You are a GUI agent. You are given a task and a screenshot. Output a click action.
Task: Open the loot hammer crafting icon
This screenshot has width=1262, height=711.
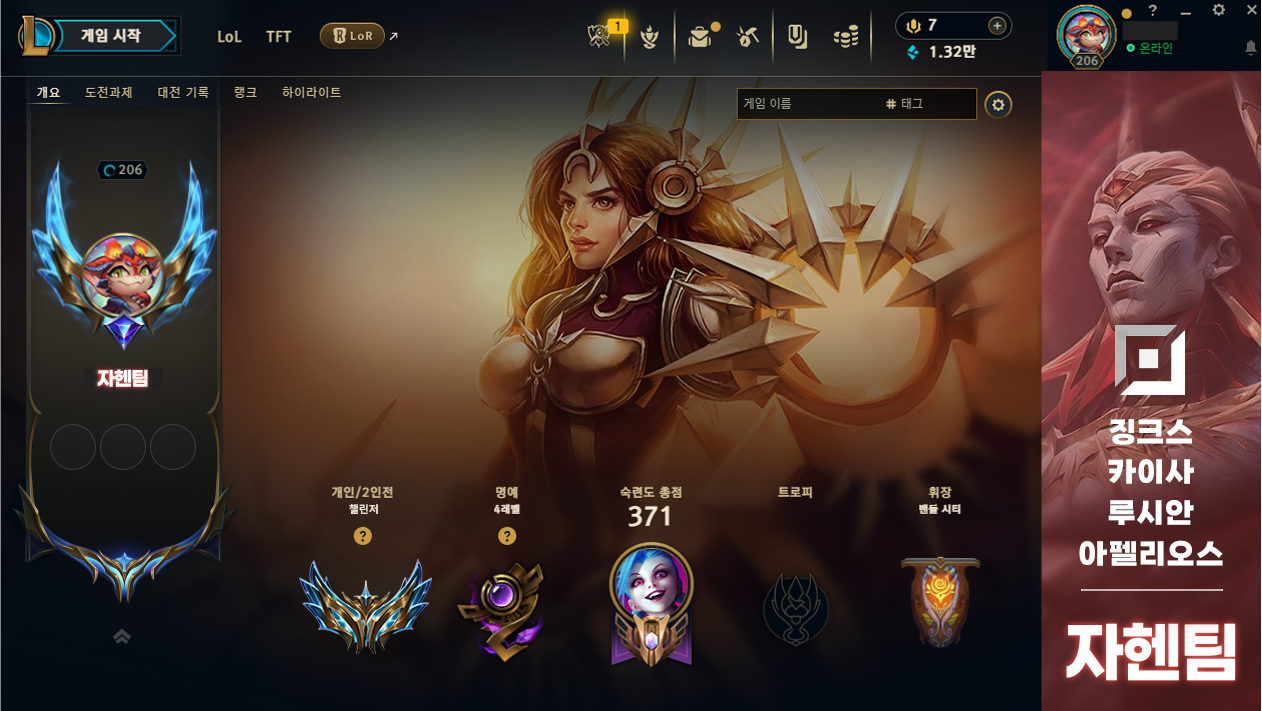pyautogui.click(x=747, y=37)
